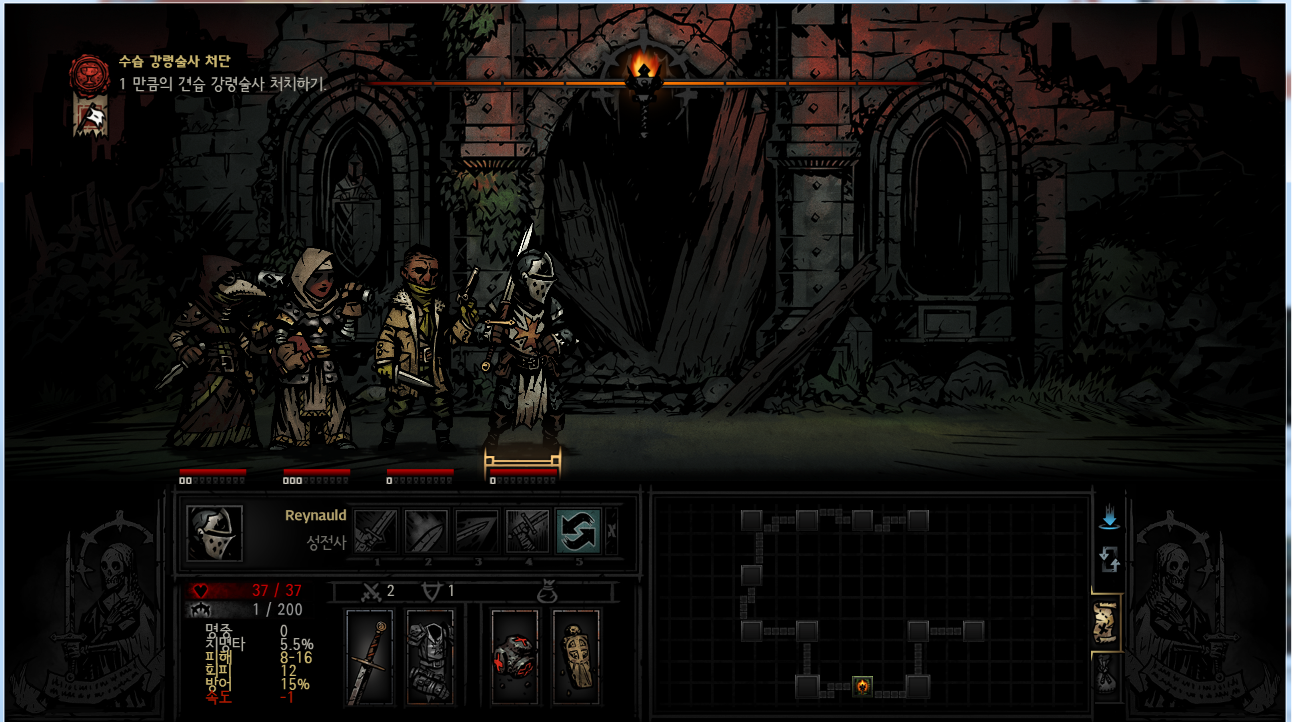
Task: Switch to the map scroll tab
Action: point(1107,621)
